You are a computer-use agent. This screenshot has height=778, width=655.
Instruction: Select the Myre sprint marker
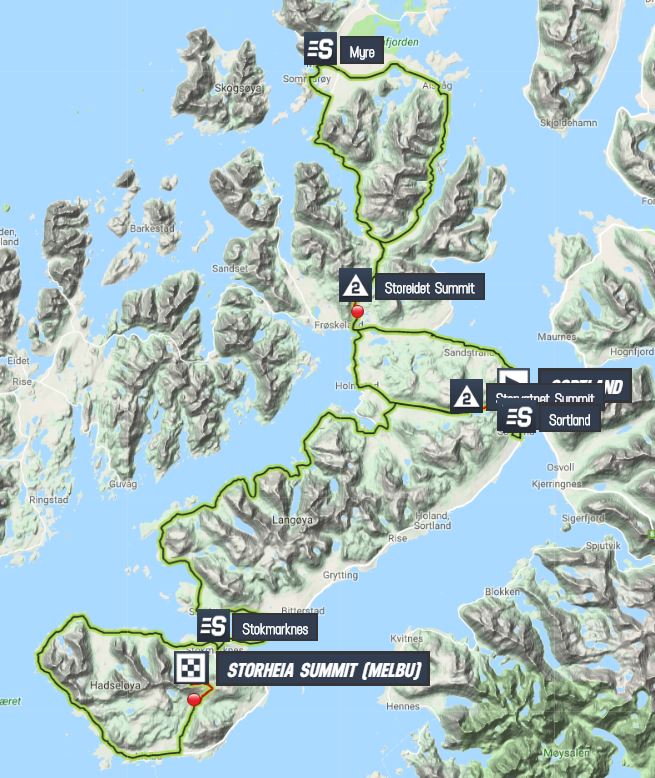point(320,50)
